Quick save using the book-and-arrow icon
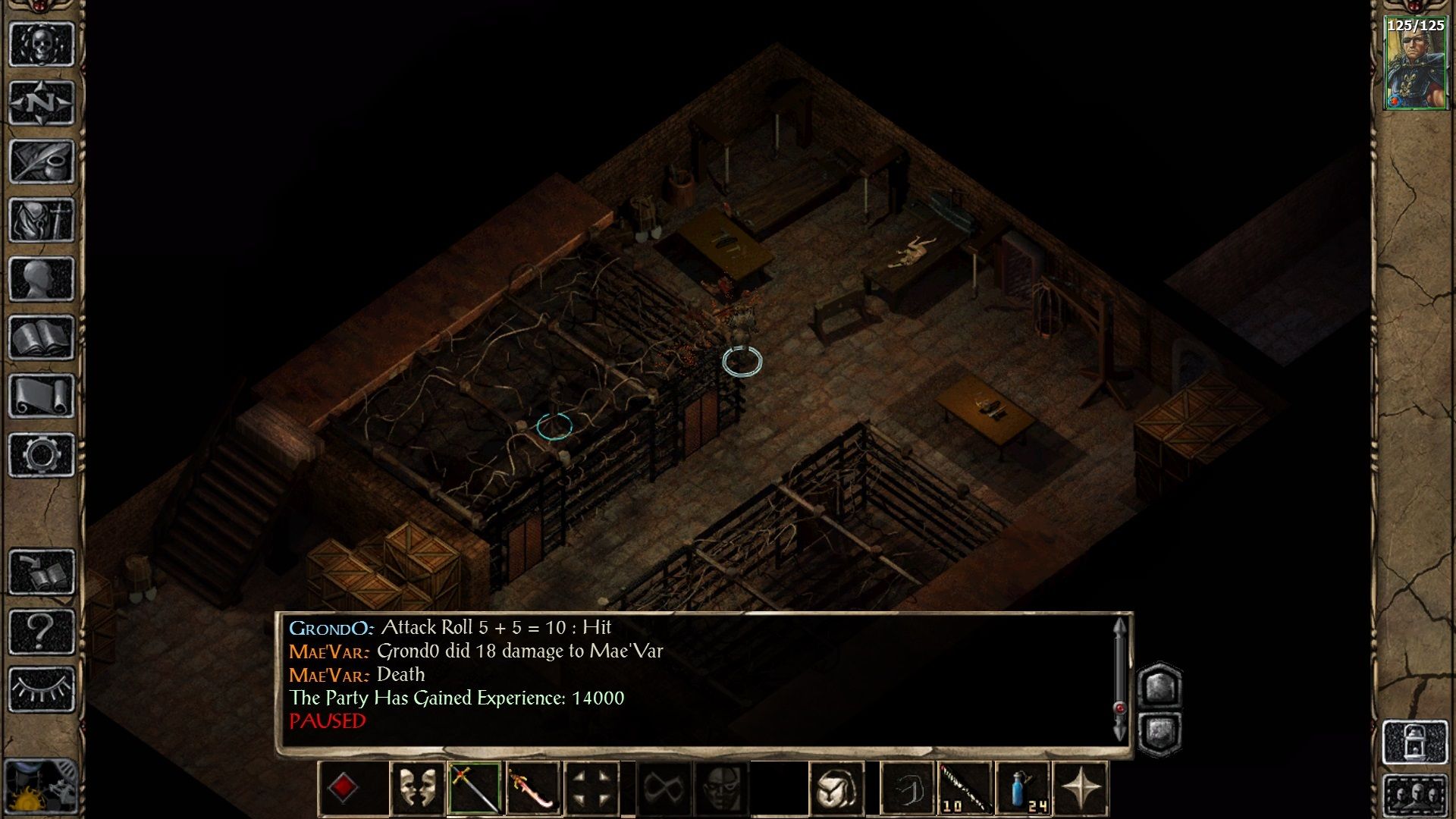Viewport: 1456px width, 819px height. point(42,572)
